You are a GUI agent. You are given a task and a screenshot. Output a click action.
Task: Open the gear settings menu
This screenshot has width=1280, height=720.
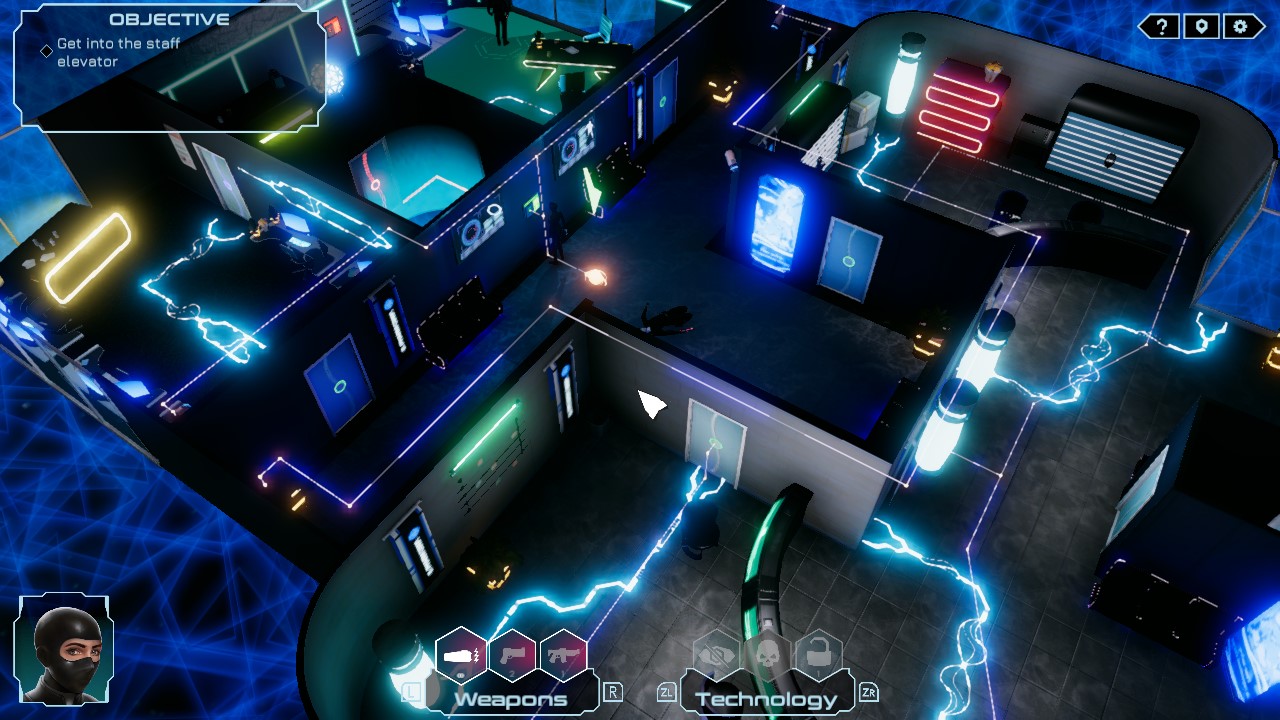(x=1241, y=27)
